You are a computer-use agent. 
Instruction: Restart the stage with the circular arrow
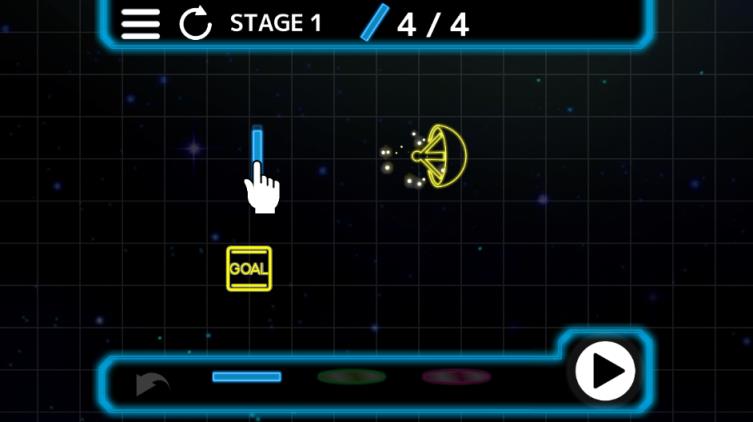click(x=195, y=24)
